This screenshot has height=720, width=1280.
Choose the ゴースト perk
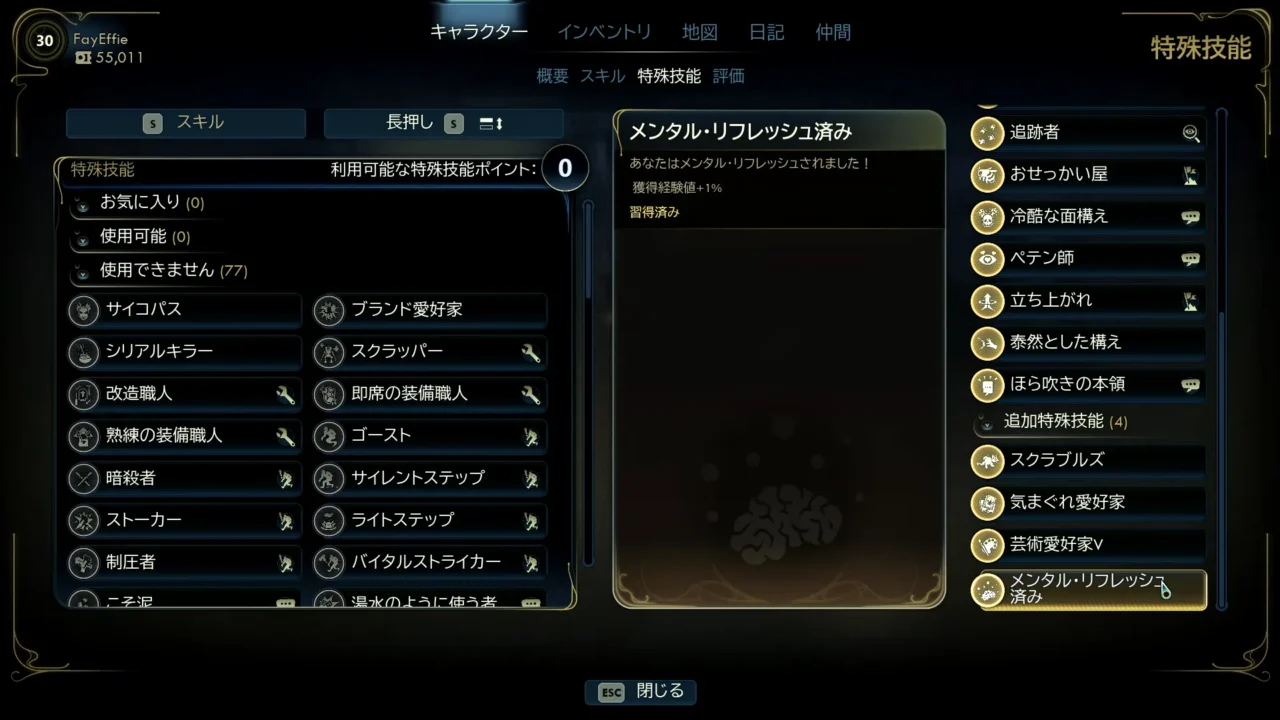tap(430, 436)
